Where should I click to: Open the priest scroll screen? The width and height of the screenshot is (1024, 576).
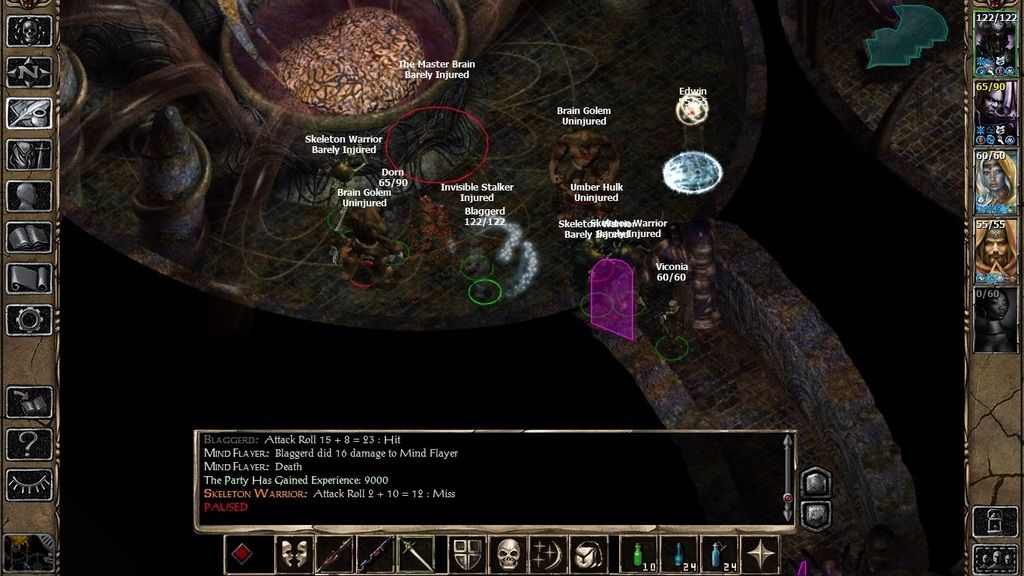[x=29, y=278]
